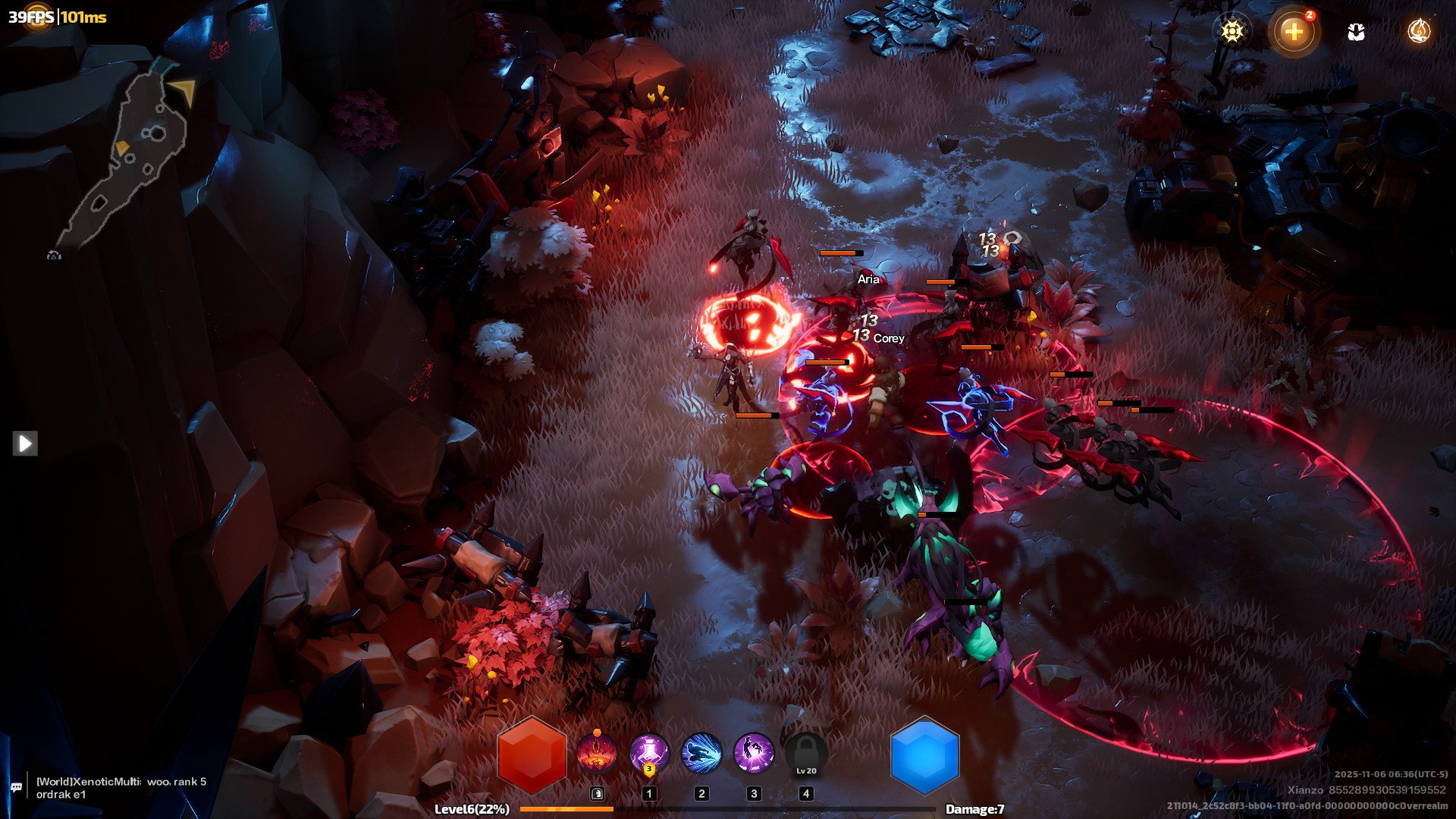The height and width of the screenshot is (819, 1456).
Task: Open the orange flame emblem icon
Action: tap(1418, 31)
